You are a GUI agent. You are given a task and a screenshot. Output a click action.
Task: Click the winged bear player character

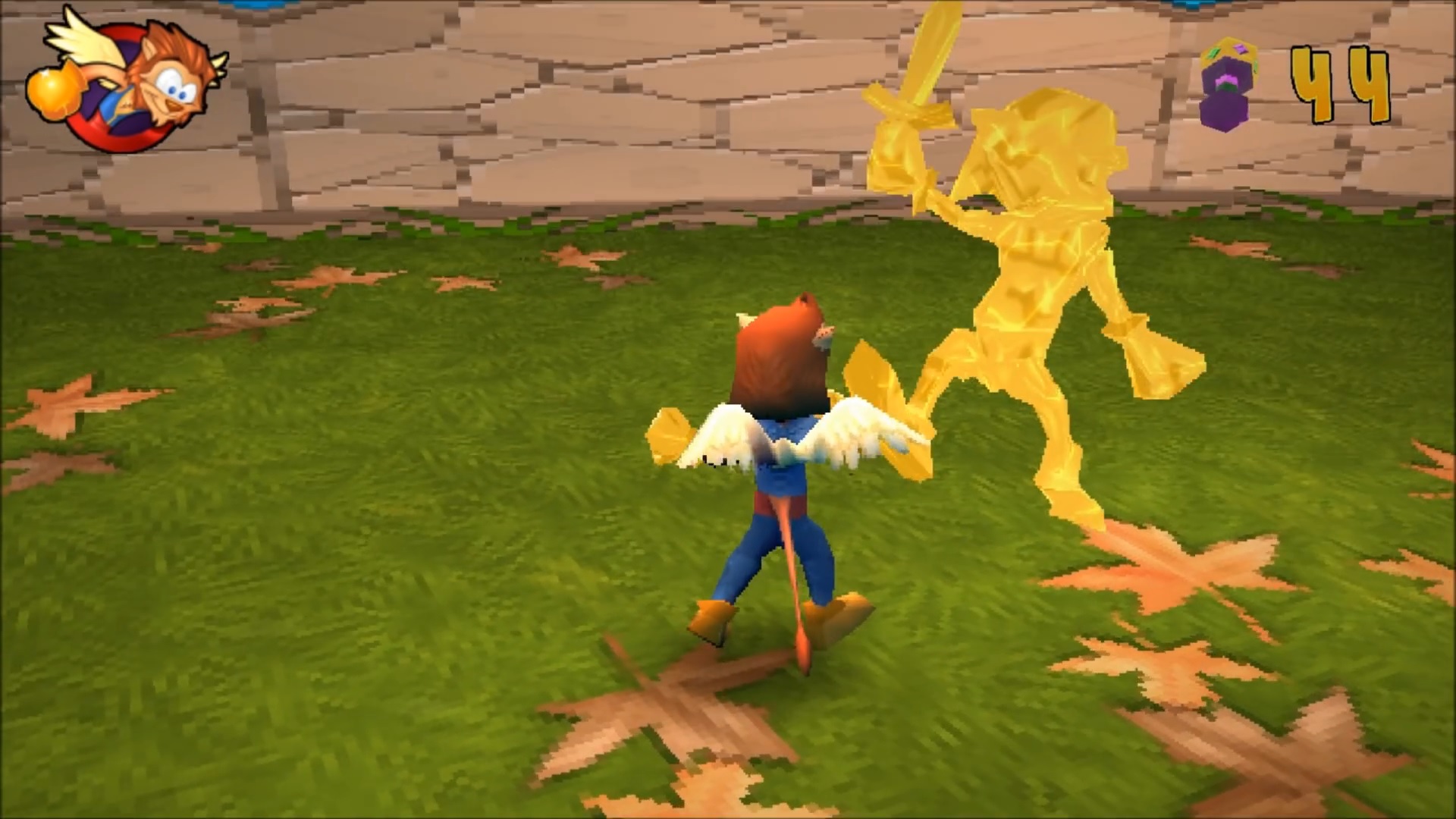click(781, 455)
